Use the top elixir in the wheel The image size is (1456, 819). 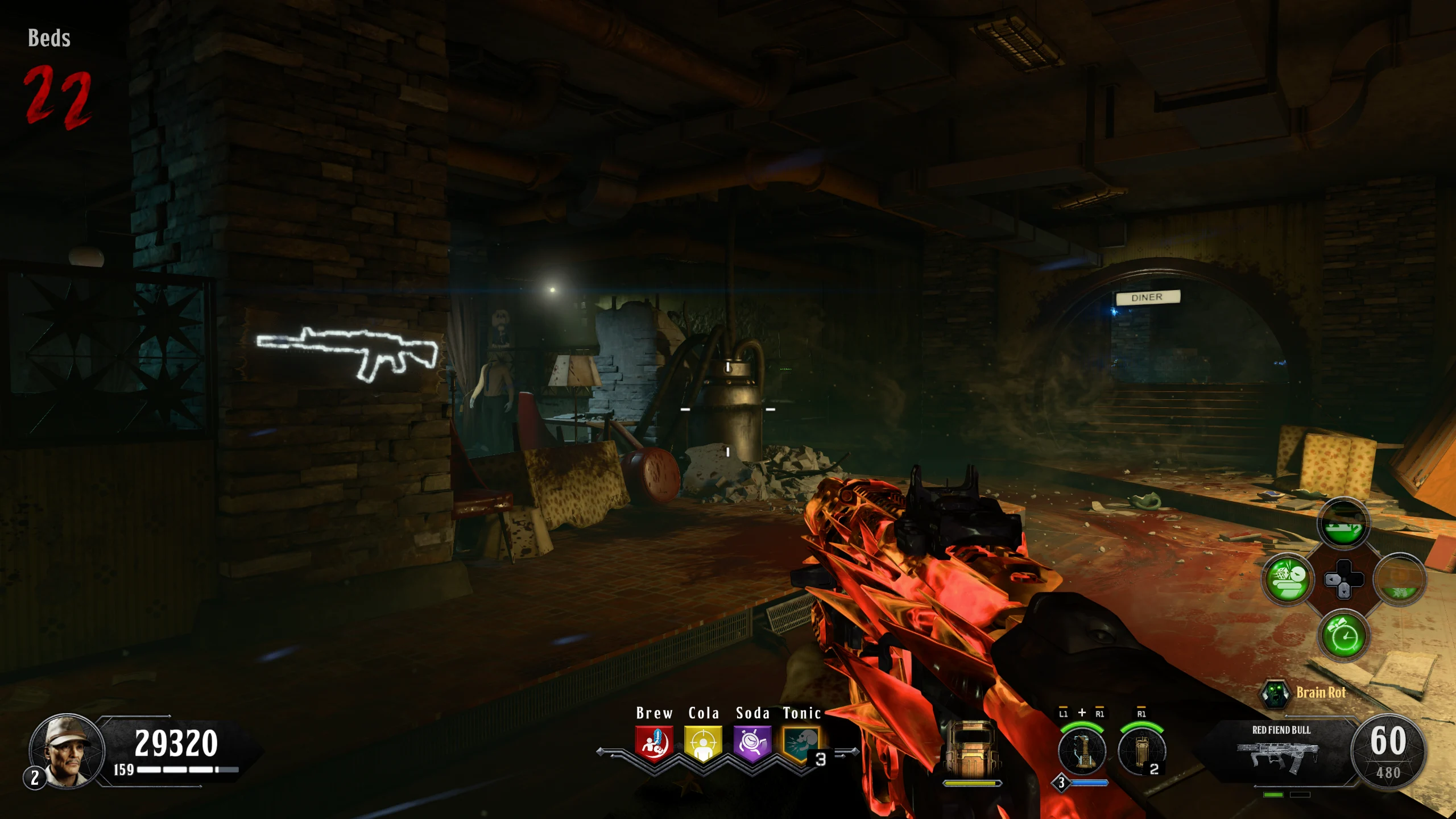[1343, 524]
